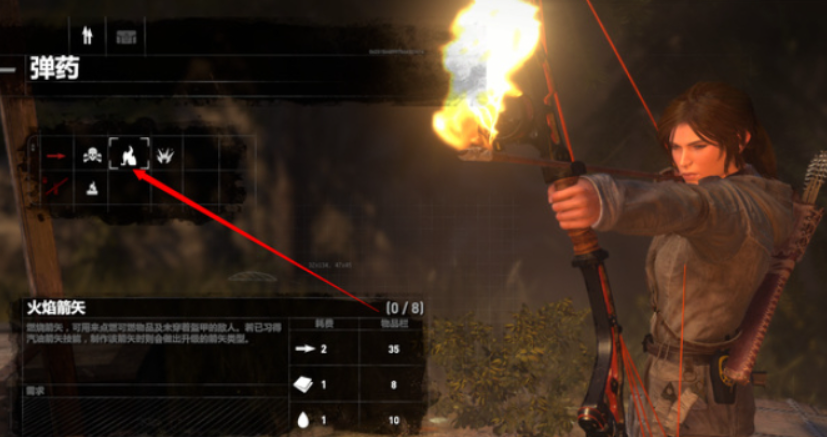Switch to the double-arrow ammo tab
The height and width of the screenshot is (437, 827).
tap(87, 36)
